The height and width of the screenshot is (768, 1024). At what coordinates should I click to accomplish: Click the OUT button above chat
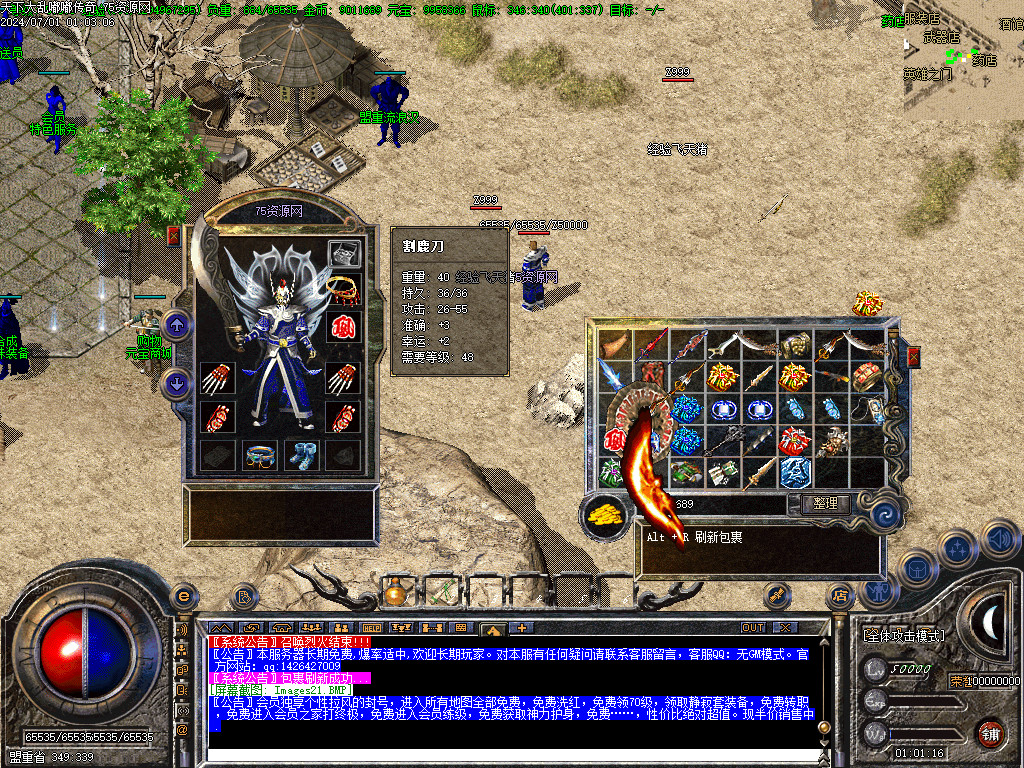[x=752, y=627]
